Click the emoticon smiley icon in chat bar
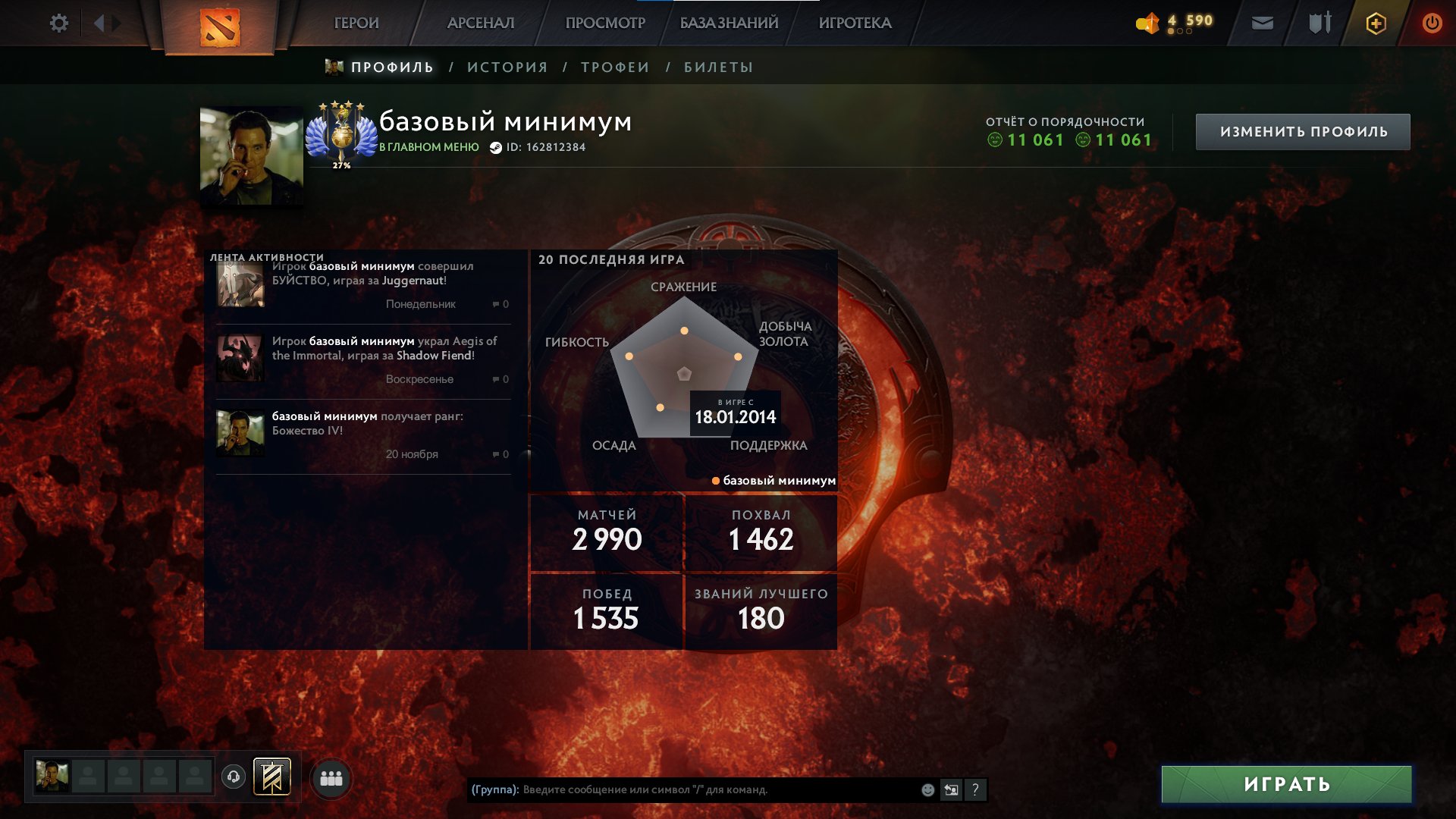Screen dimensions: 1456x819 (x=927, y=789)
